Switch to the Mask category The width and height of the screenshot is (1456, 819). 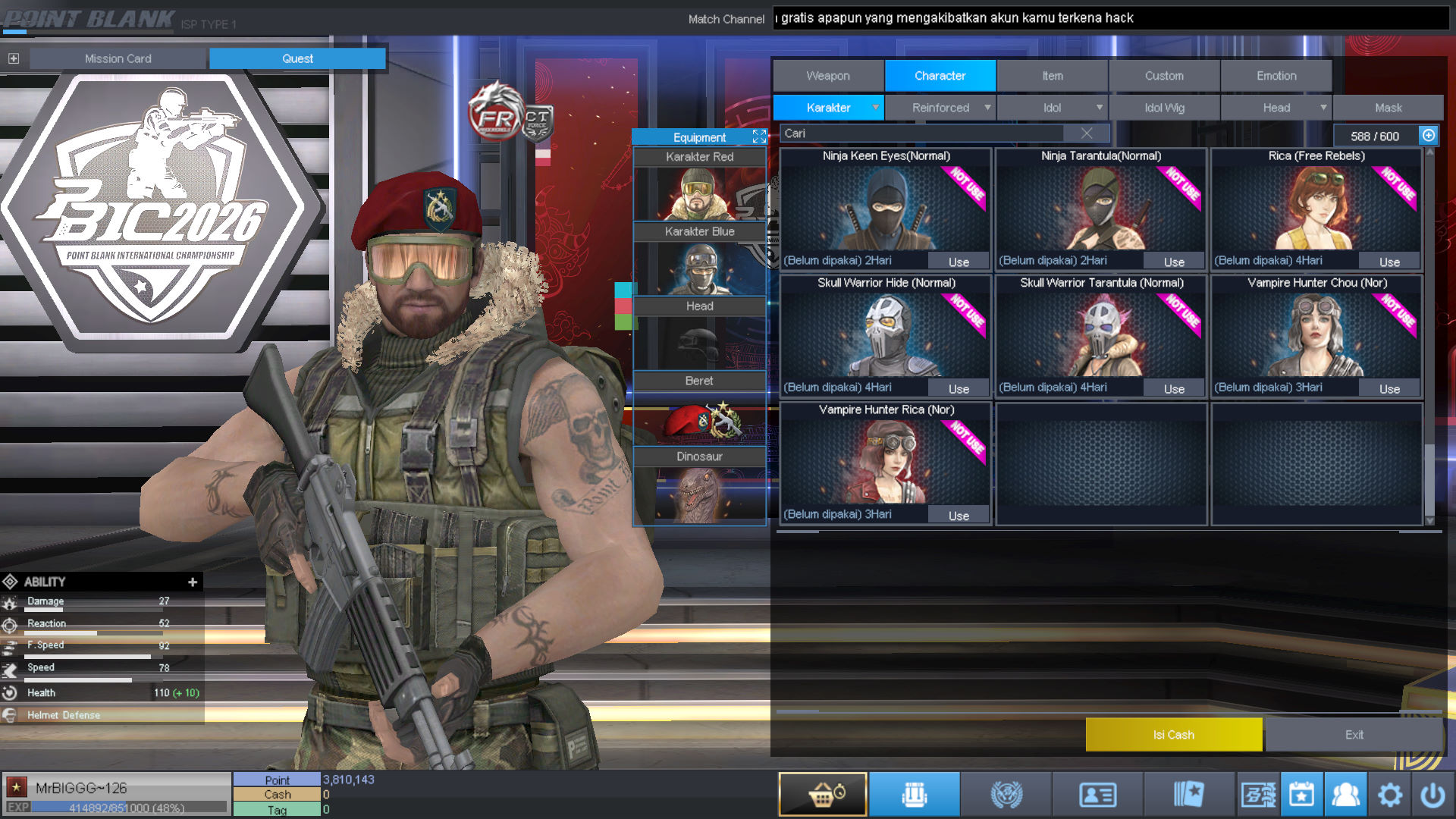pyautogui.click(x=1388, y=108)
